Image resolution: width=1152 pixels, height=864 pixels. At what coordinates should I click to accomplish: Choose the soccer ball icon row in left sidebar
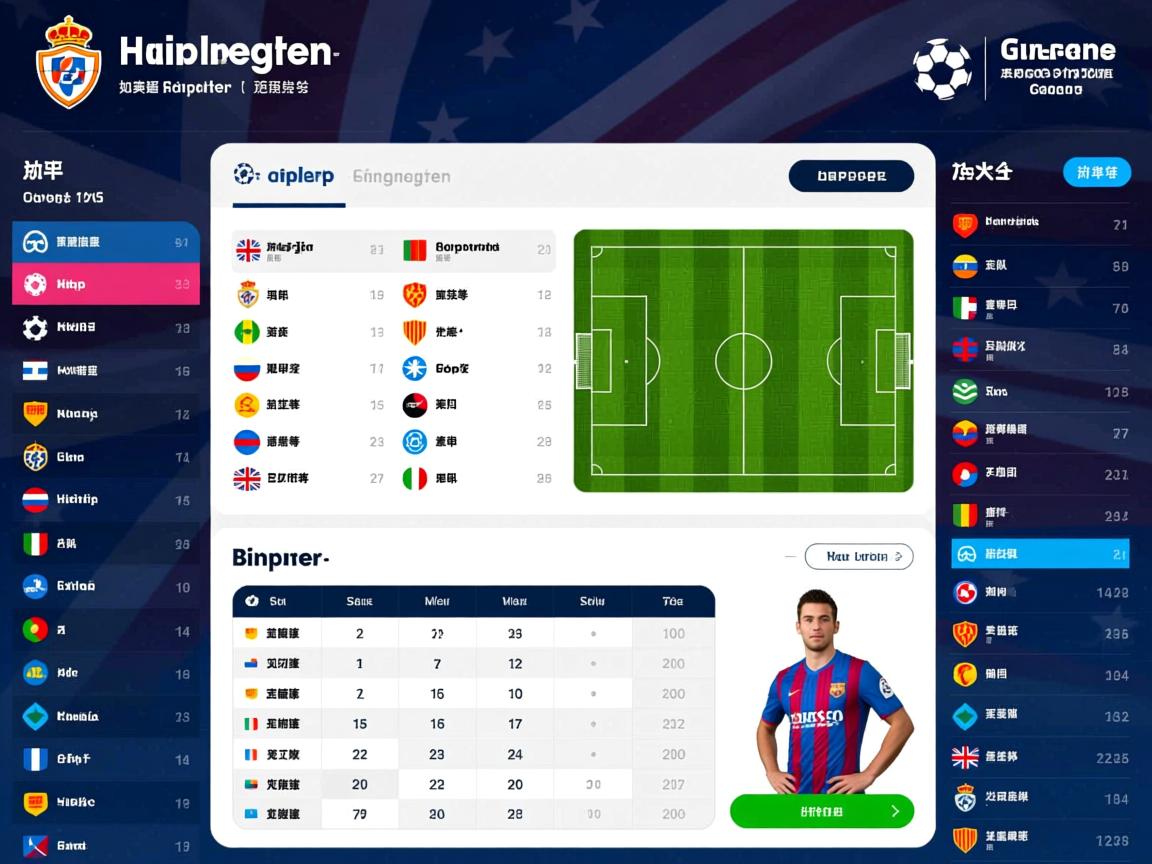[x=105, y=327]
